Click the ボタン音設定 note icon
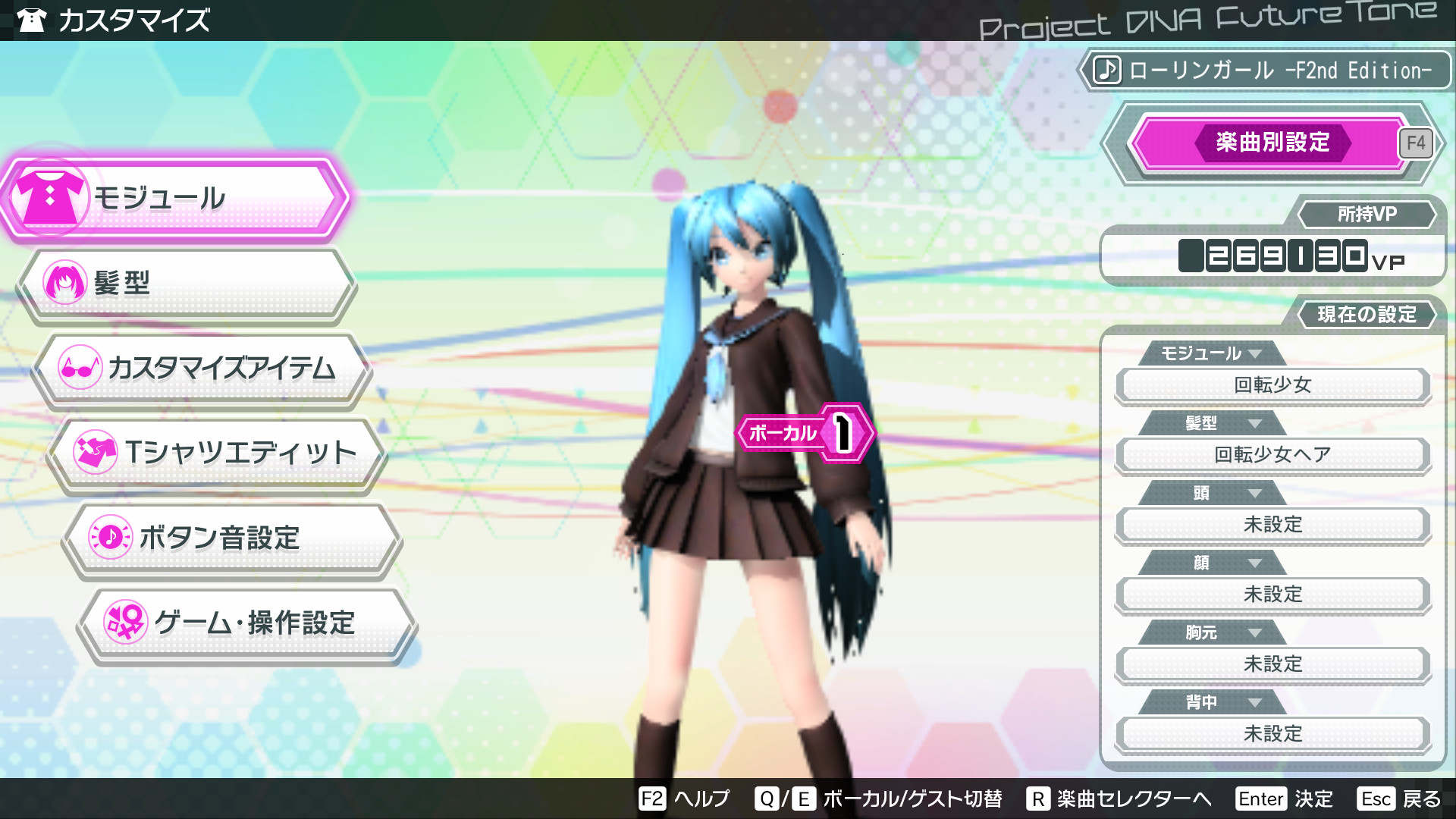This screenshot has width=1456, height=819. [x=110, y=538]
